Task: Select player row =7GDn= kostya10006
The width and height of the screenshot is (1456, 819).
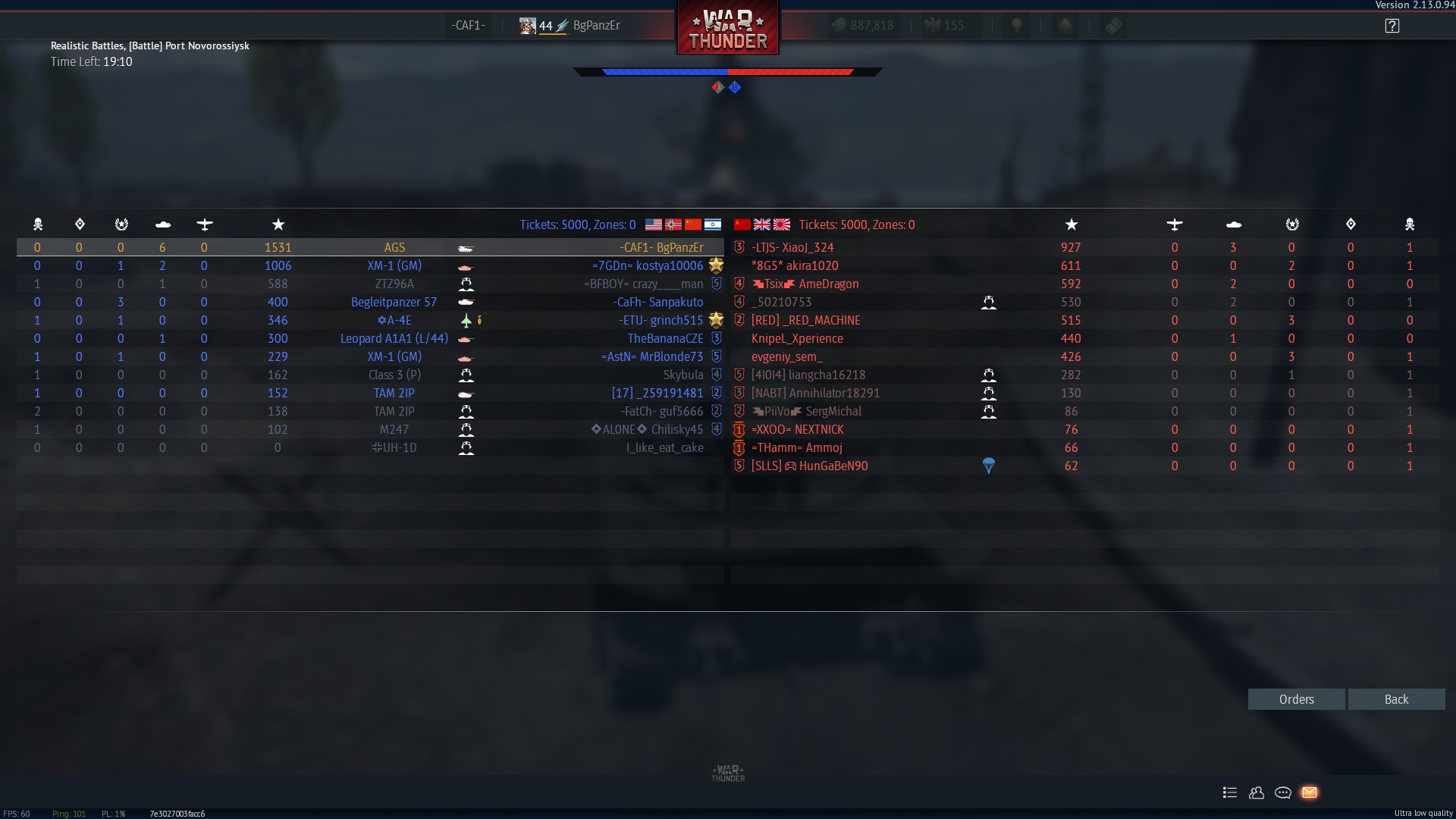Action: pos(648,265)
